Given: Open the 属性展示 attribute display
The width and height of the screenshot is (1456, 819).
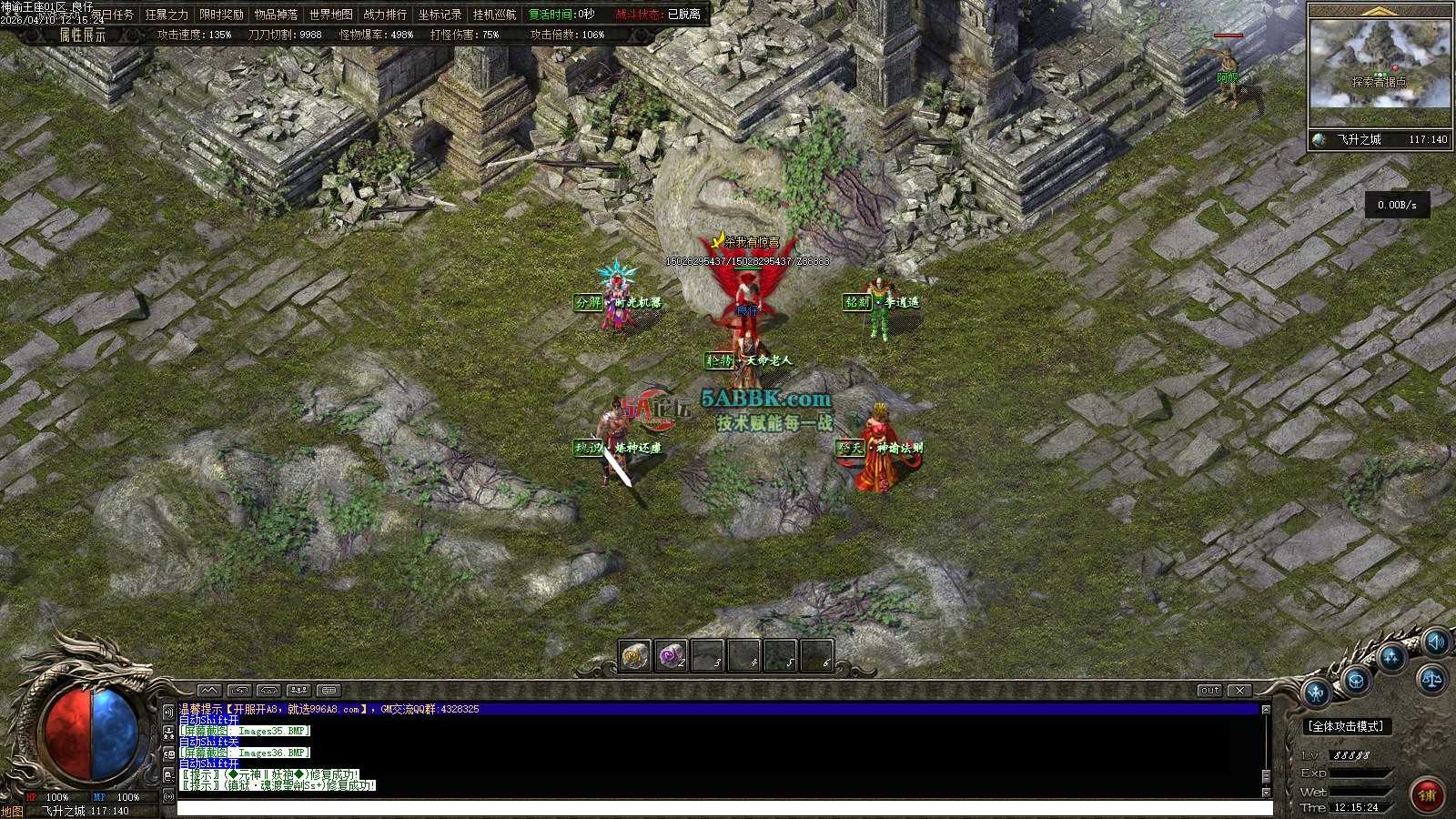Looking at the screenshot, I should [x=82, y=35].
